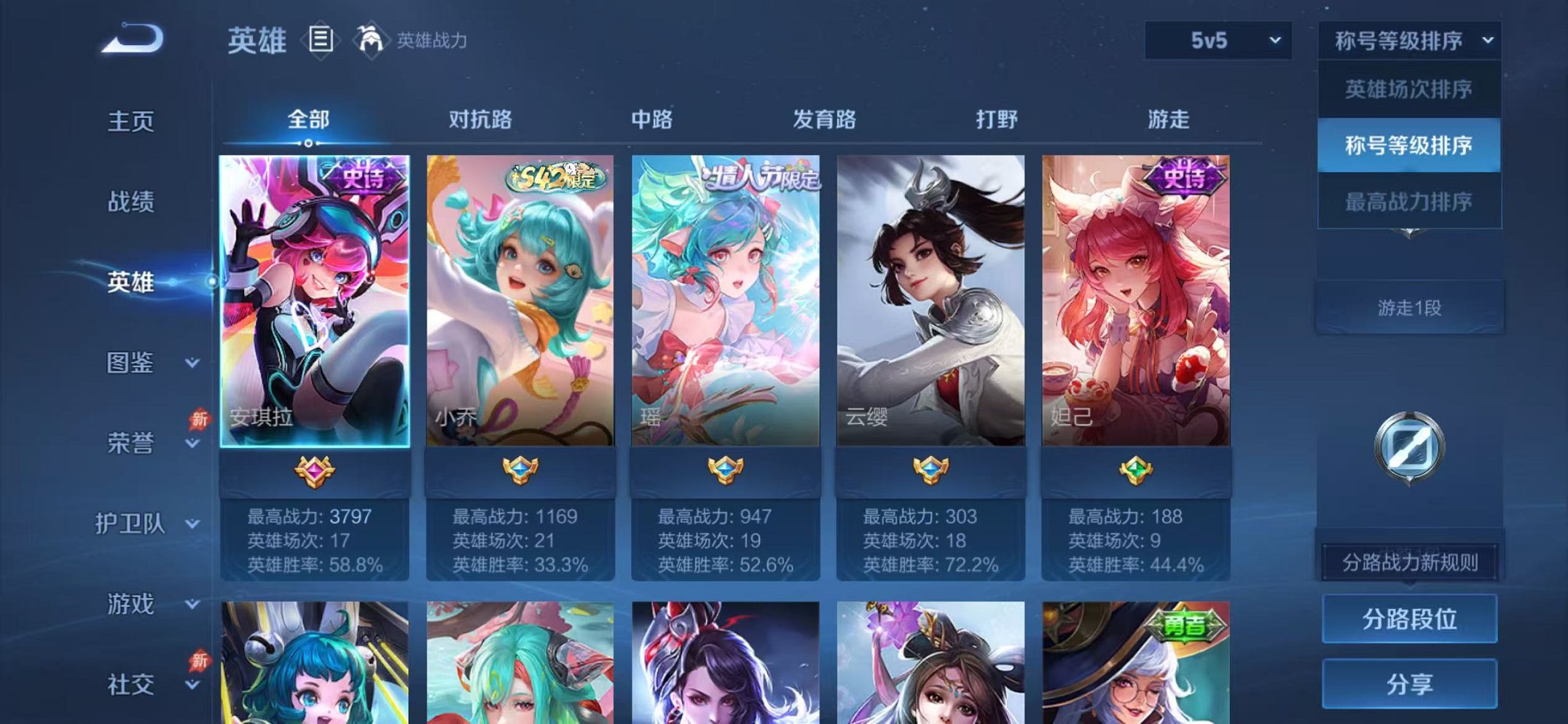The image size is (1568, 724).
Task: Expand the 称号等级排序 sorting dropdown
Action: (x=1406, y=42)
